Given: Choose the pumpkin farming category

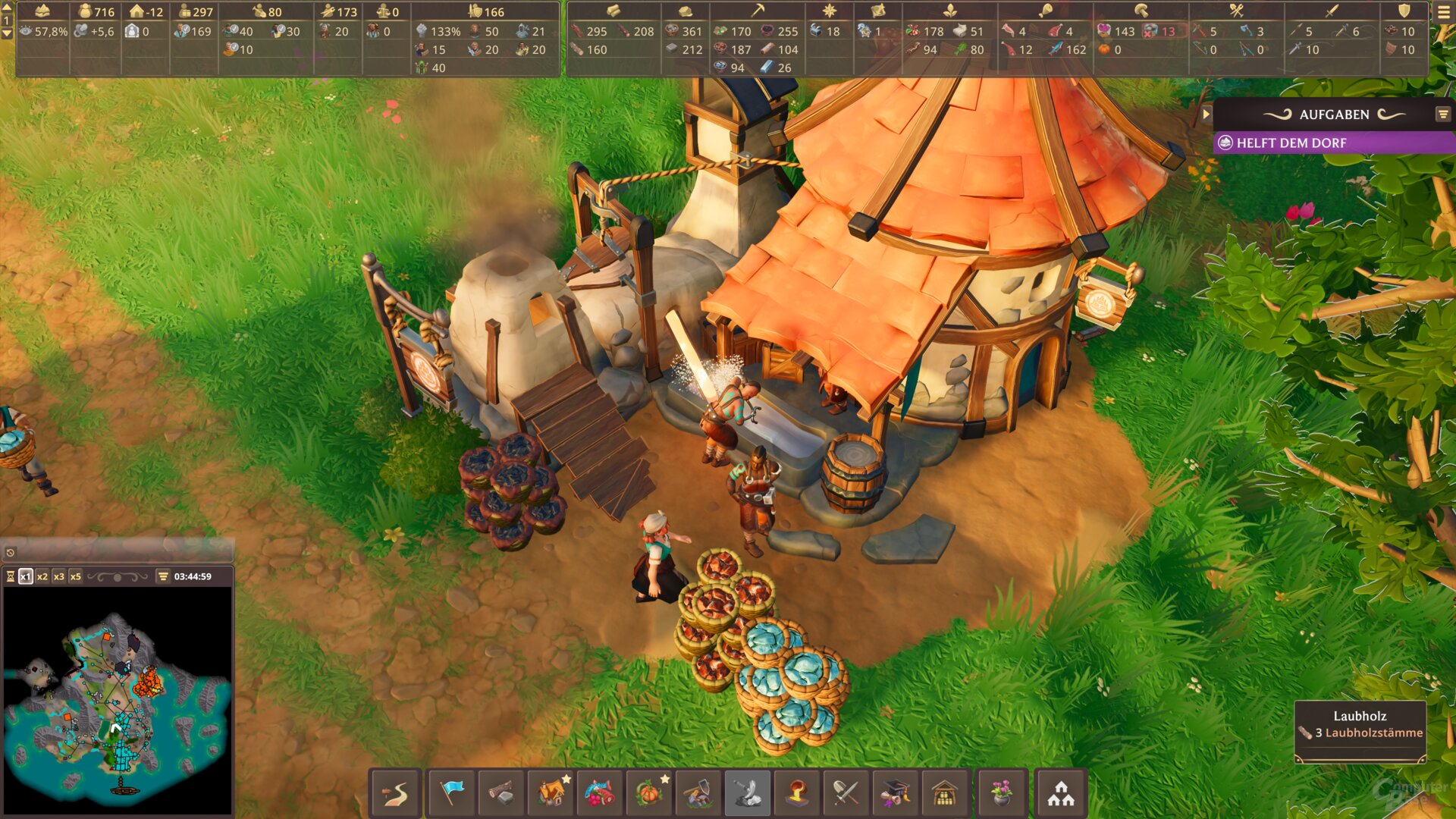Looking at the screenshot, I should 649,793.
